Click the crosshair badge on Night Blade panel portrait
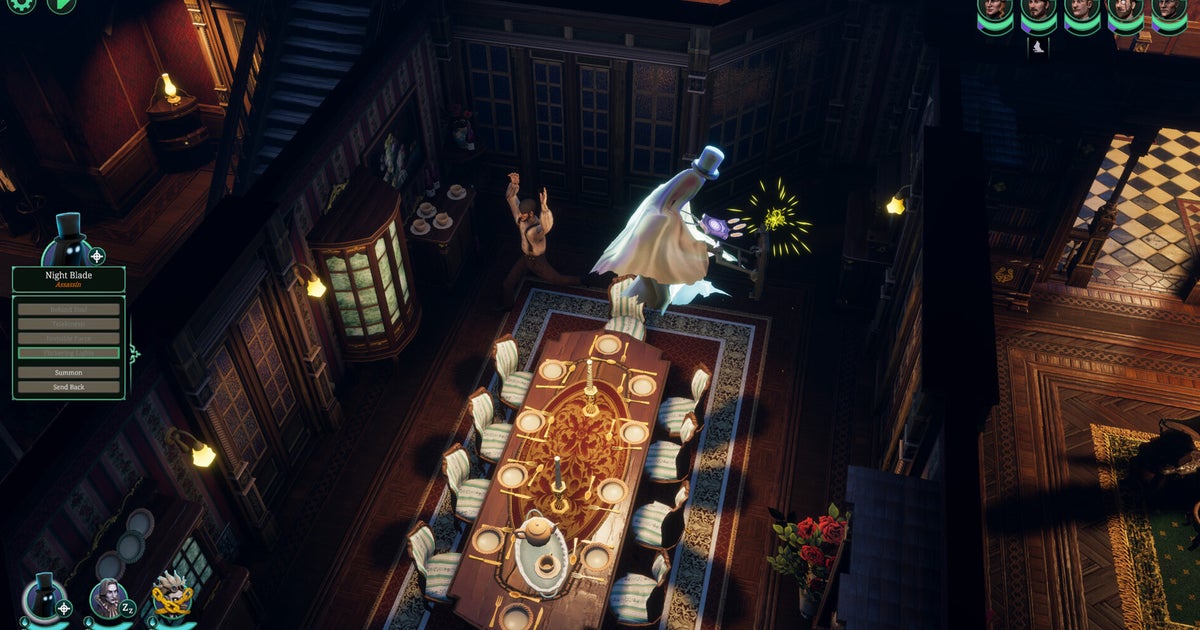 (x=96, y=255)
